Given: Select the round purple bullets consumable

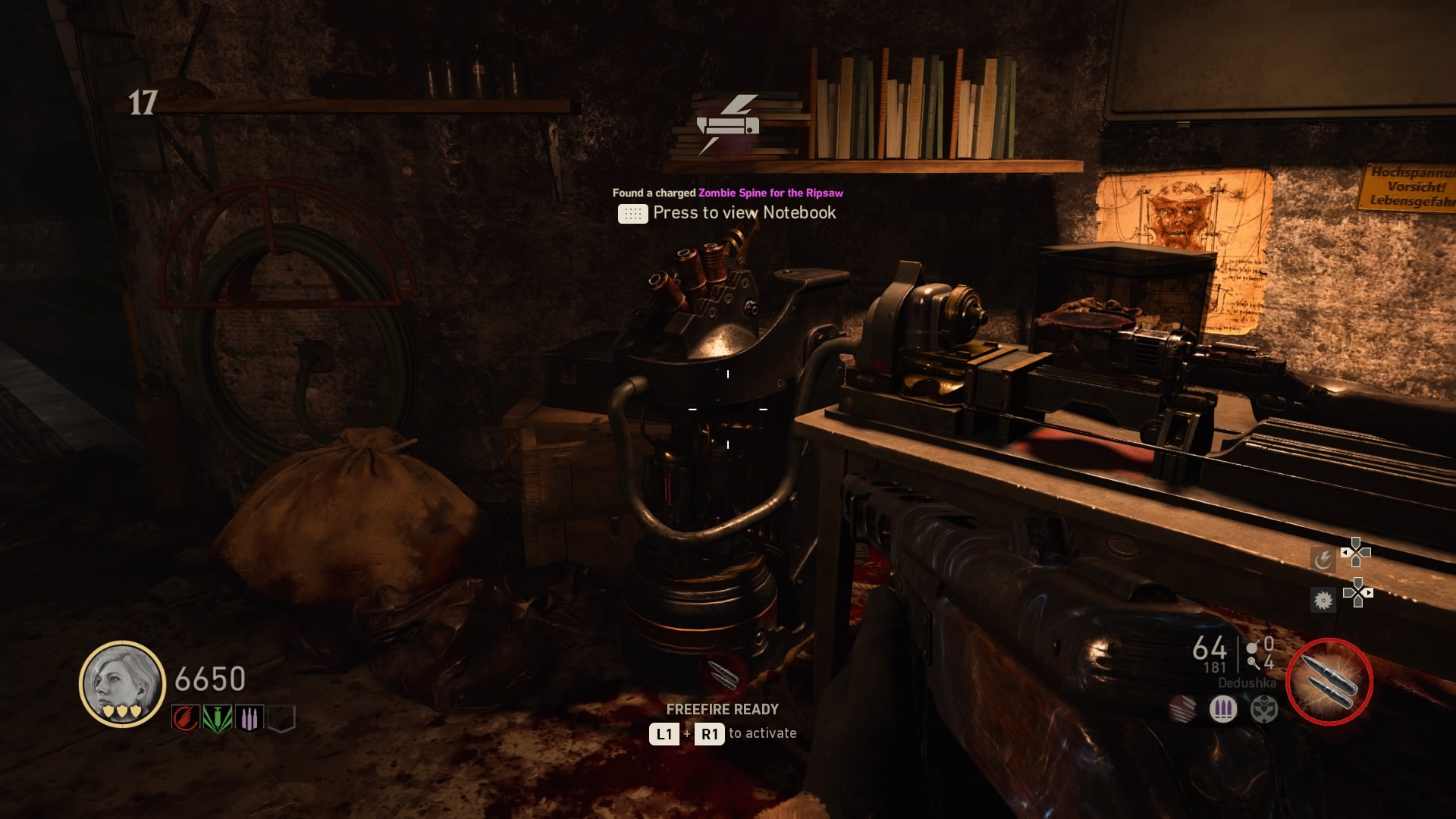Looking at the screenshot, I should tap(1222, 710).
